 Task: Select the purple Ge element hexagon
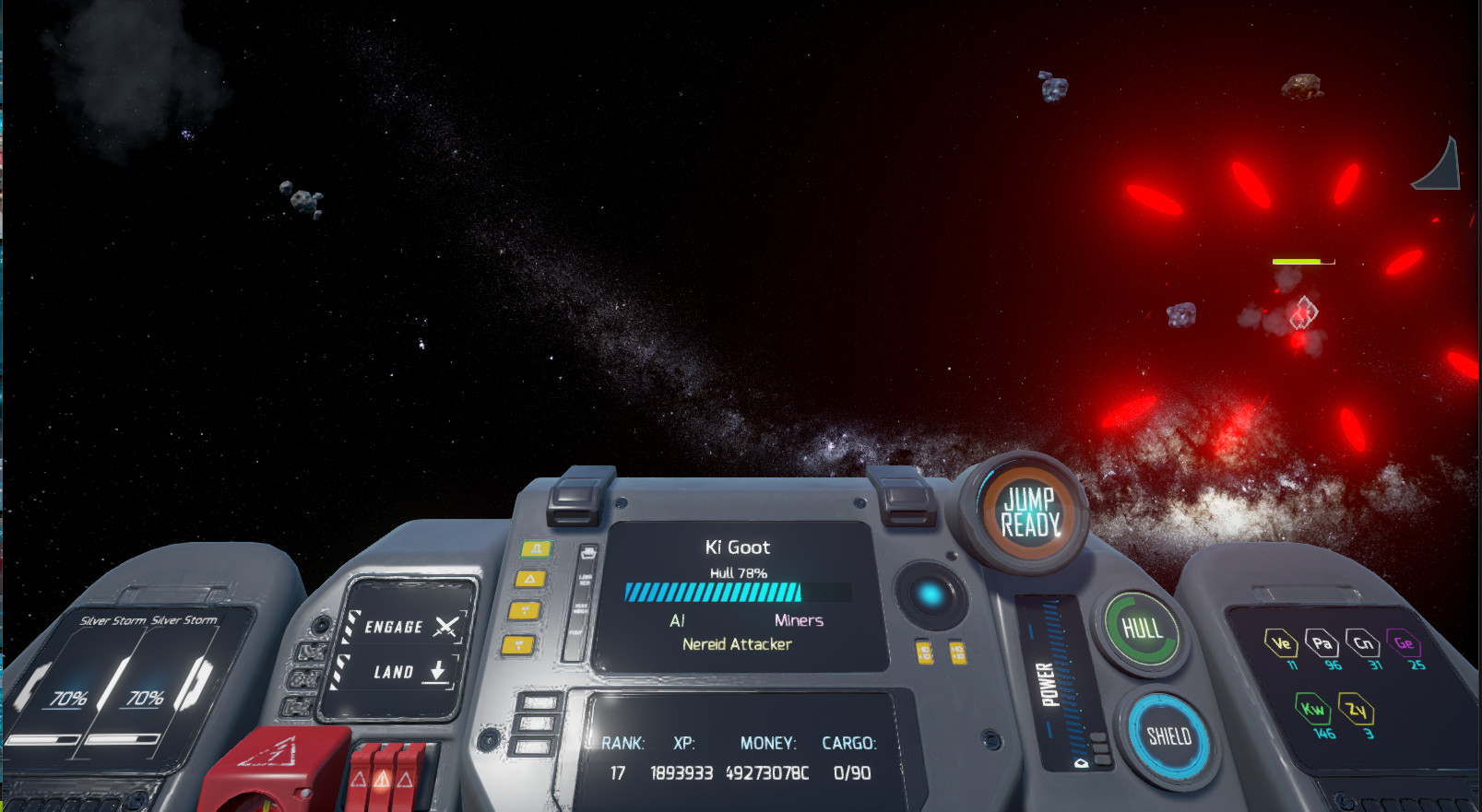(x=1404, y=643)
